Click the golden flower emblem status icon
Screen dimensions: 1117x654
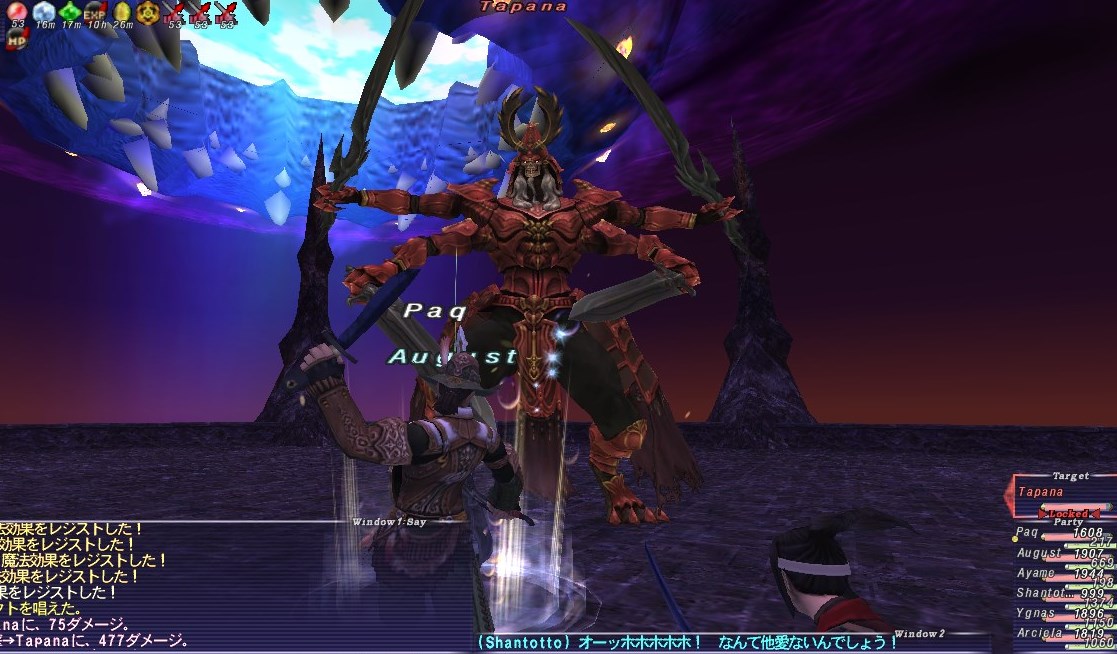(148, 13)
